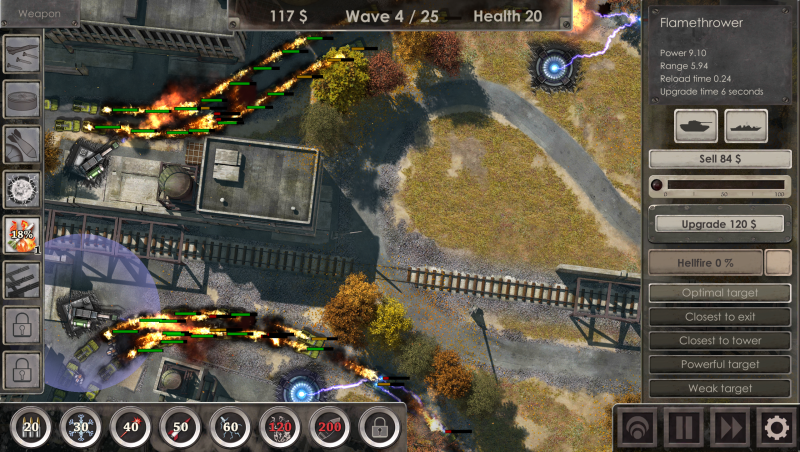Toggle fast-forward speed
Viewport: 800px width, 452px height.
731,428
